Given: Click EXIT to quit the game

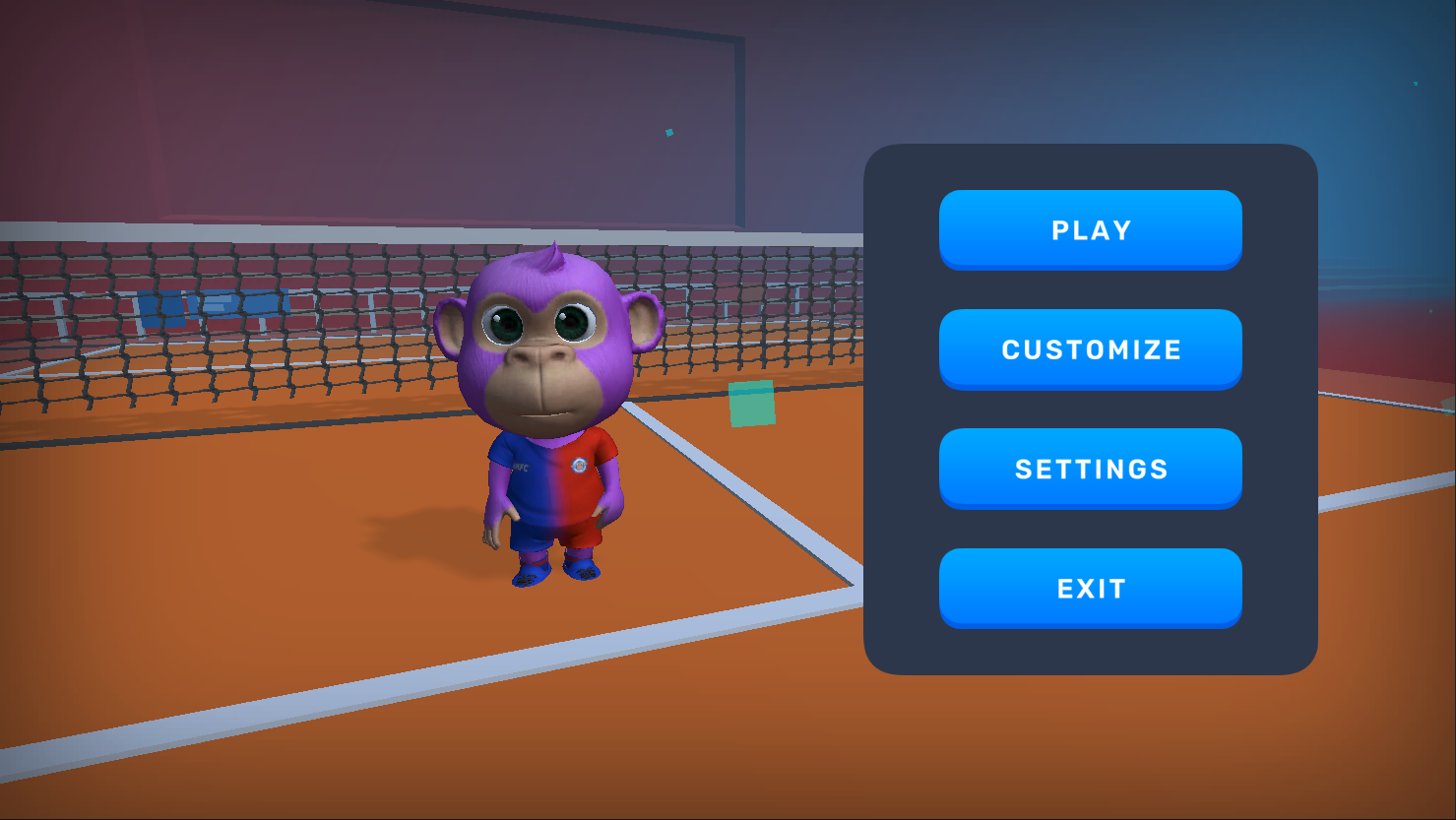Looking at the screenshot, I should (x=1090, y=587).
